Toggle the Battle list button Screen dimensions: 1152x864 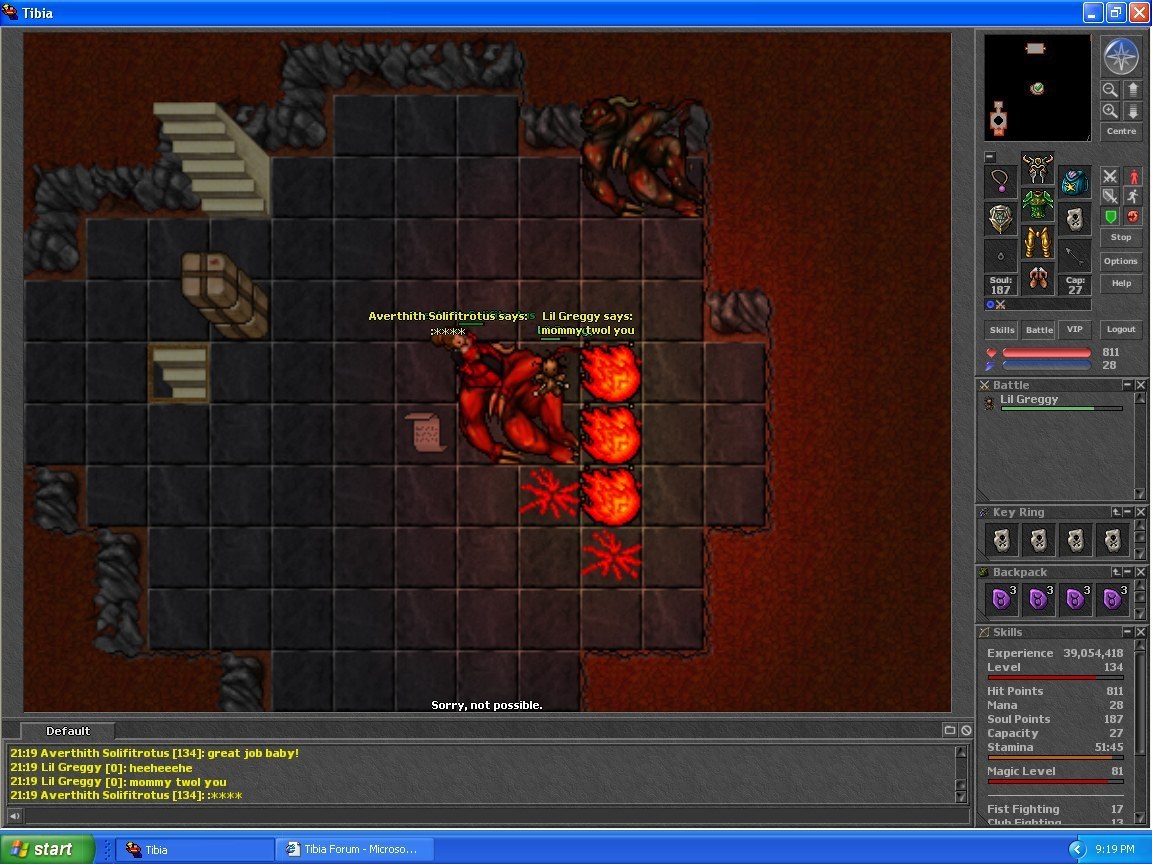(x=1039, y=329)
